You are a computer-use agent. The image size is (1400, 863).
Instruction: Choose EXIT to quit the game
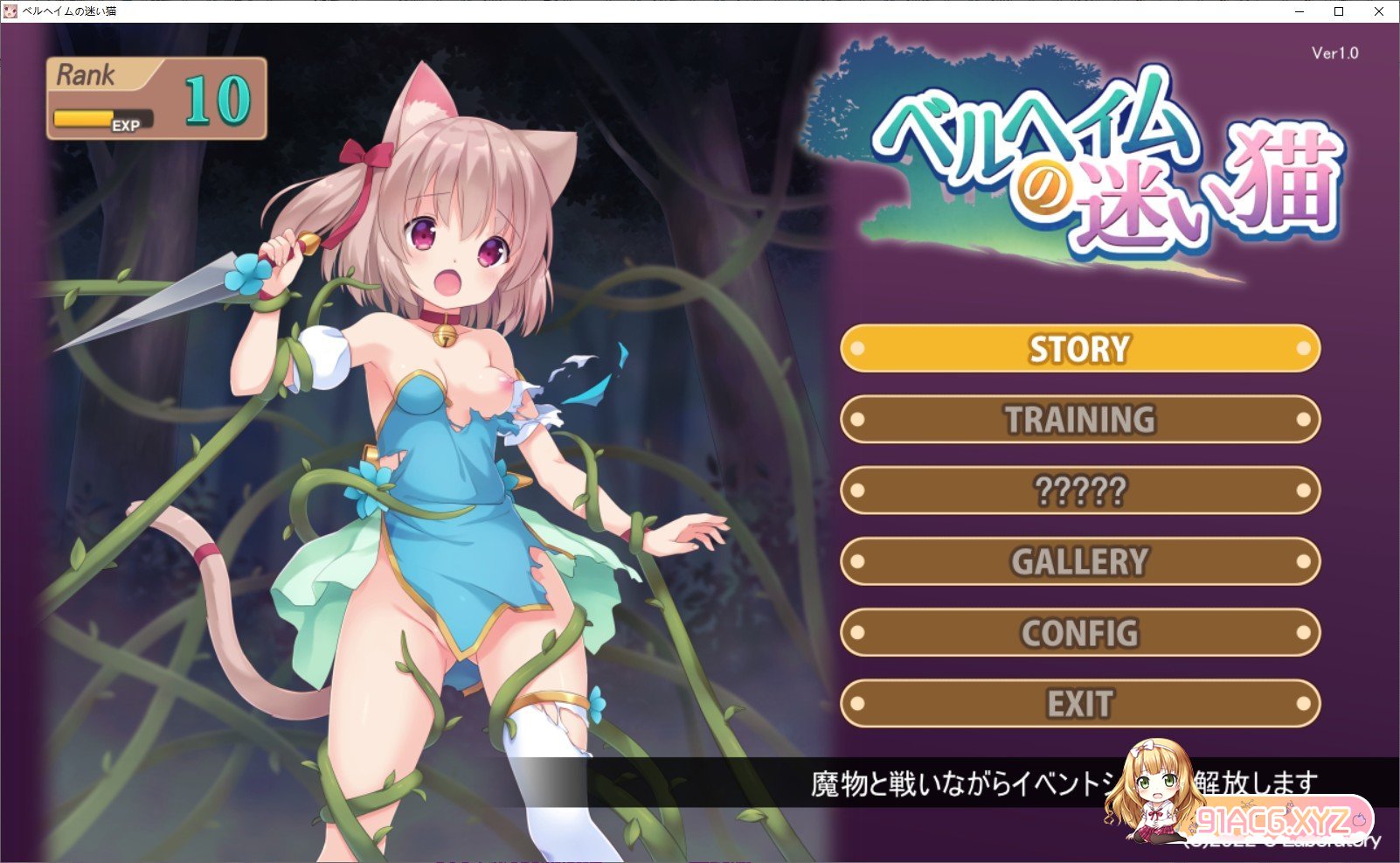pyautogui.click(x=1079, y=703)
